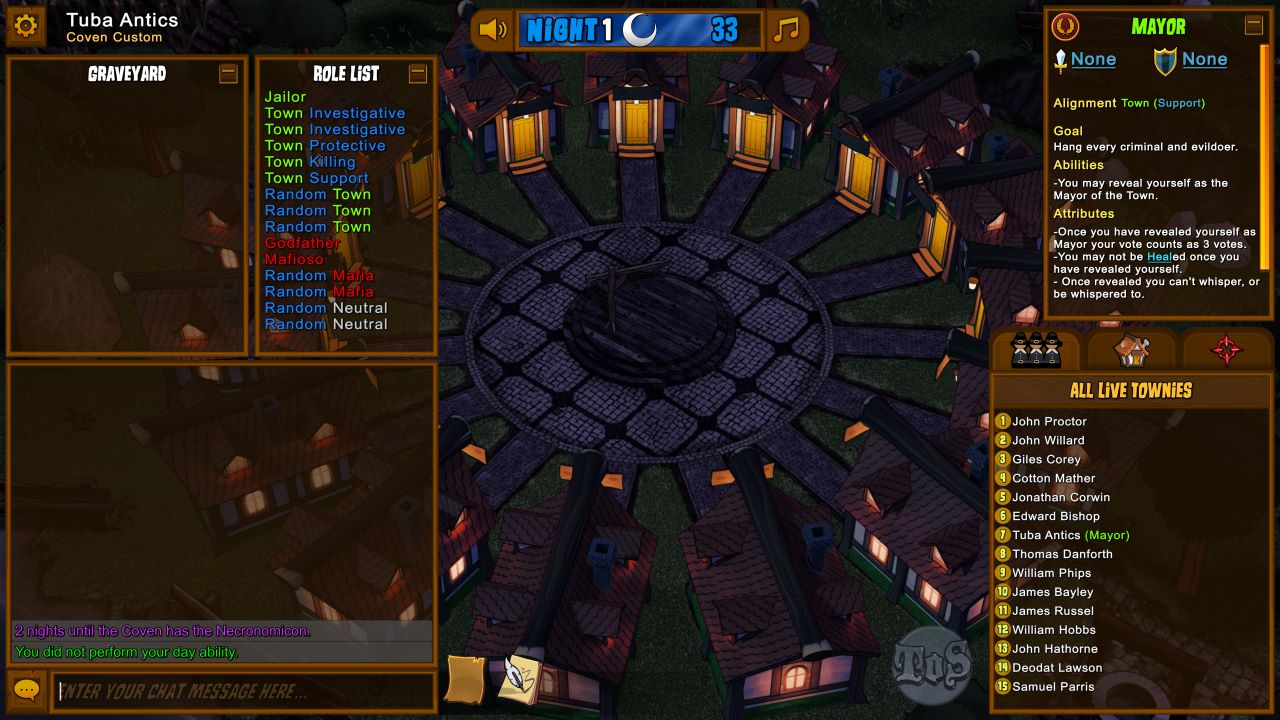Open the chat speech bubble button

[27, 691]
